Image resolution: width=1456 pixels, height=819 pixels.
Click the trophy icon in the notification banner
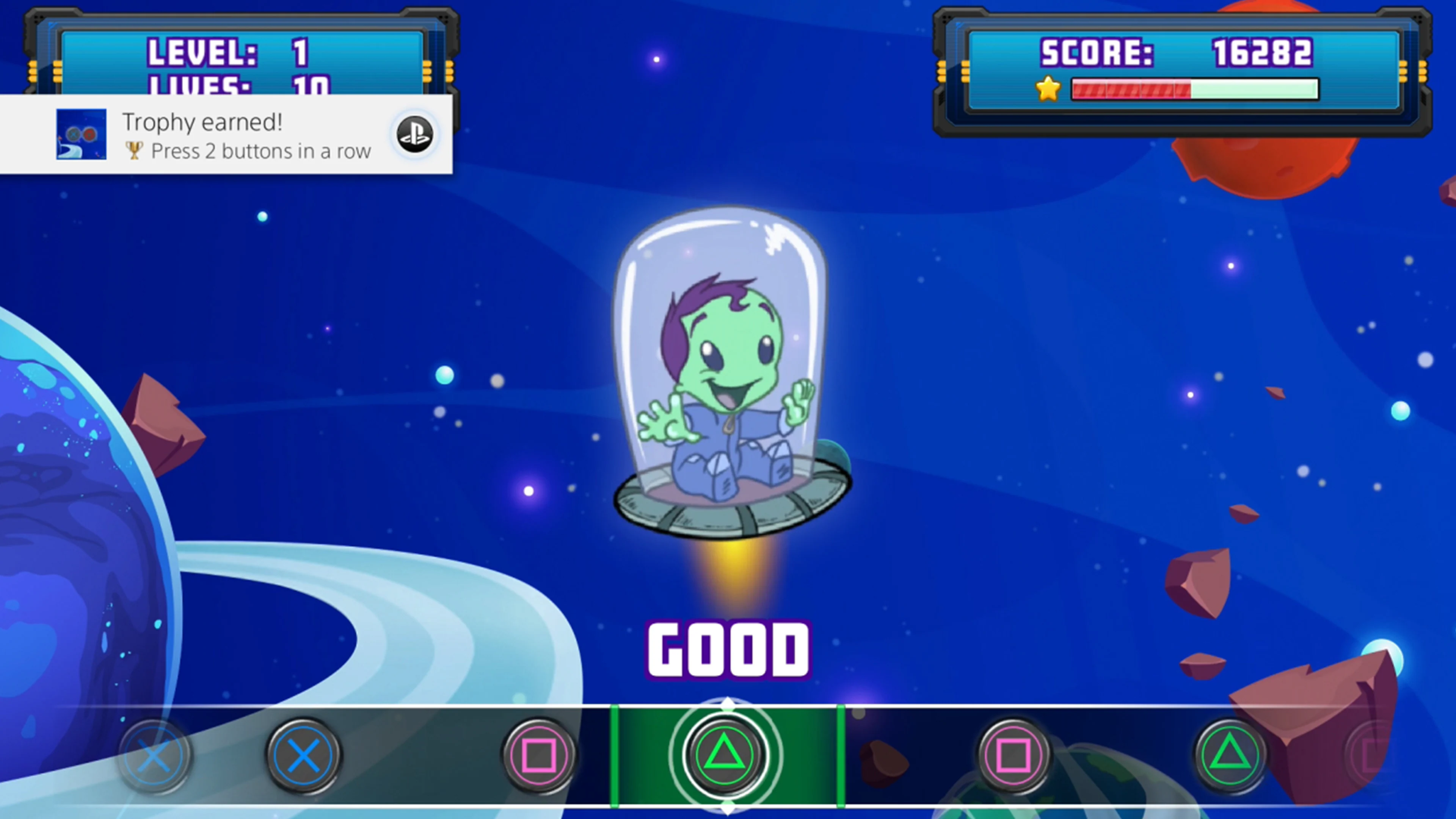135,150
